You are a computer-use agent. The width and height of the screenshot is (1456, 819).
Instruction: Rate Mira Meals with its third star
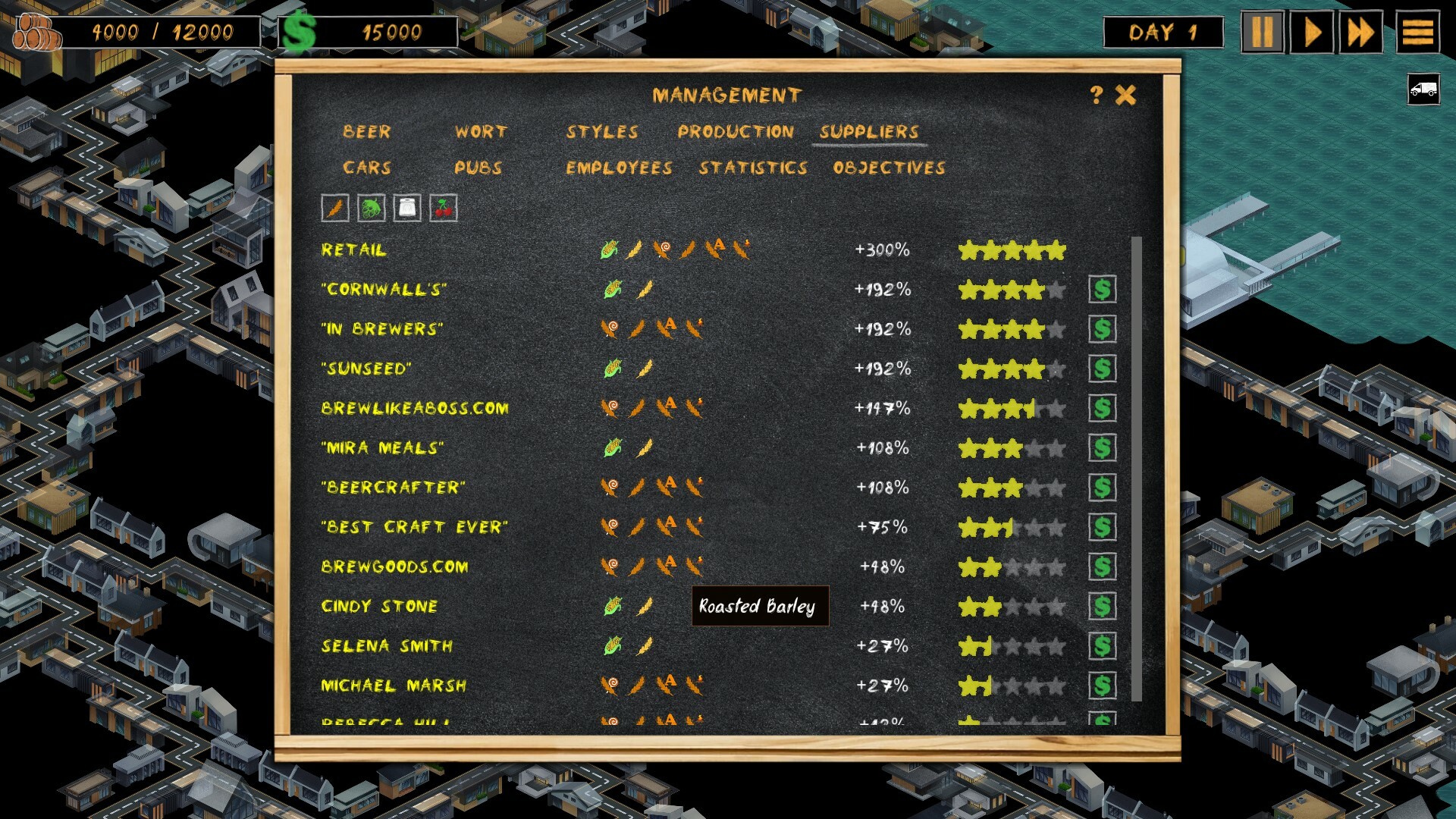click(1012, 447)
